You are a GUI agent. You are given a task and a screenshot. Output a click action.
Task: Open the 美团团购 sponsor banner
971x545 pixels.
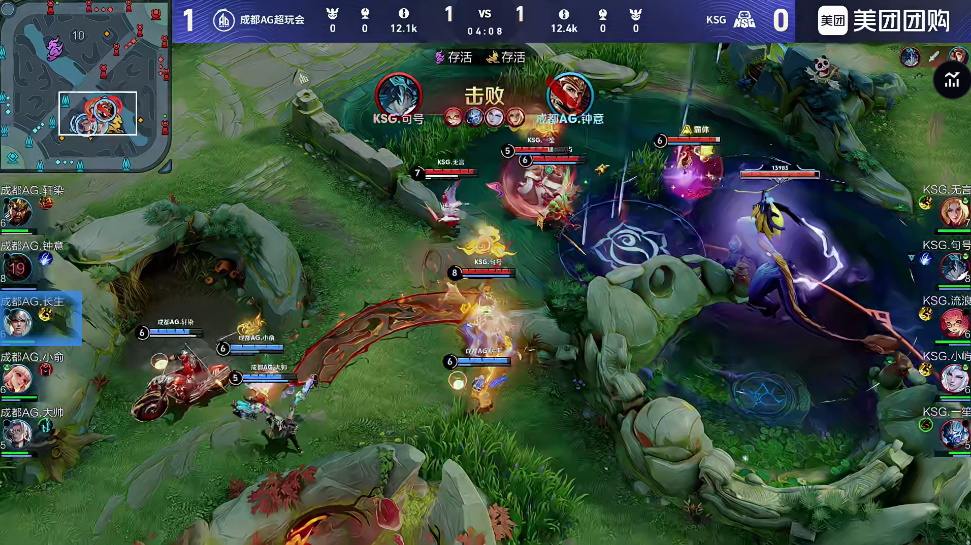[x=883, y=20]
